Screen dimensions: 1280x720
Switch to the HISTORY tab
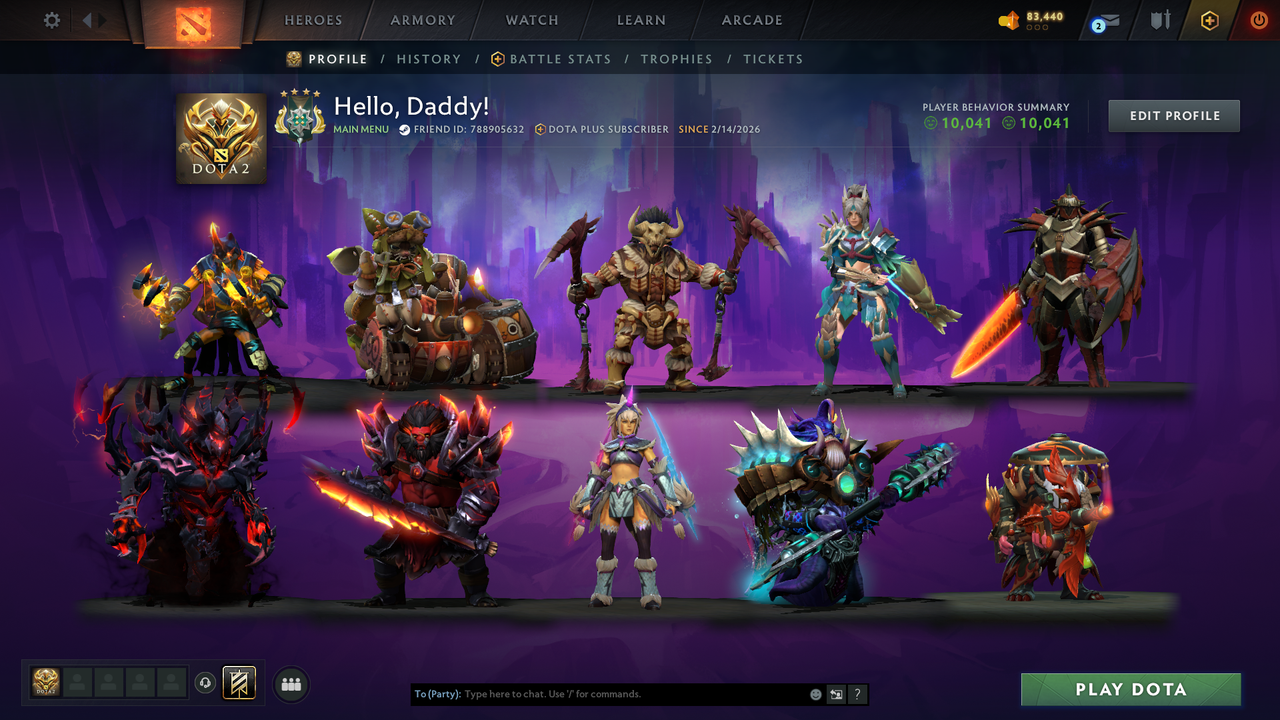[x=428, y=59]
